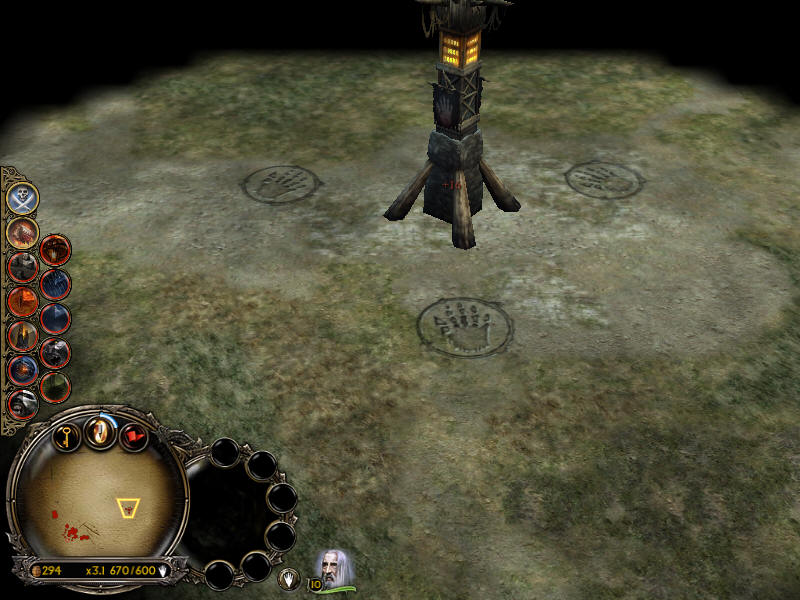Select the skull and crossed swords icon

22,197
